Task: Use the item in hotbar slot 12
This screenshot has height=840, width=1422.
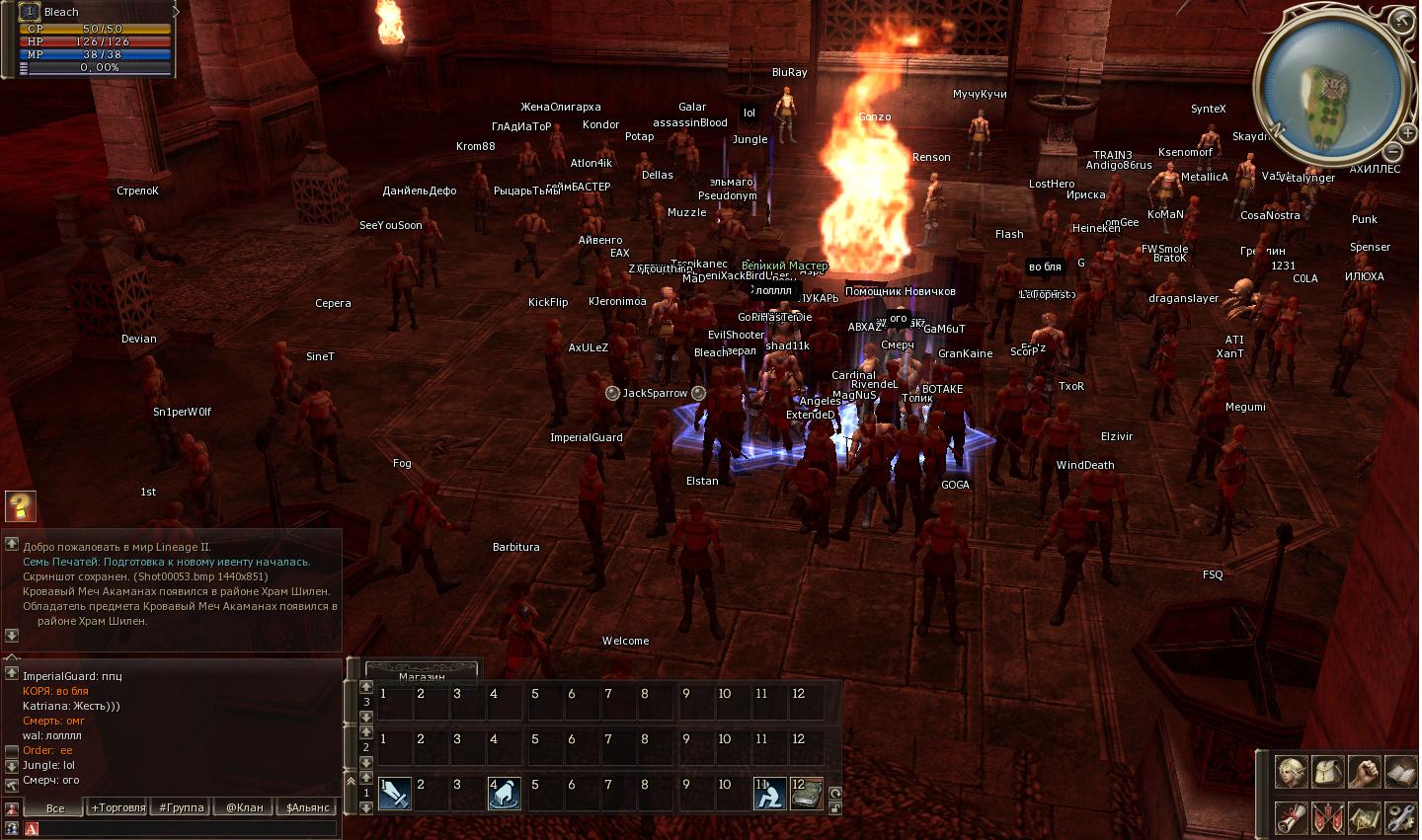Action: click(806, 794)
